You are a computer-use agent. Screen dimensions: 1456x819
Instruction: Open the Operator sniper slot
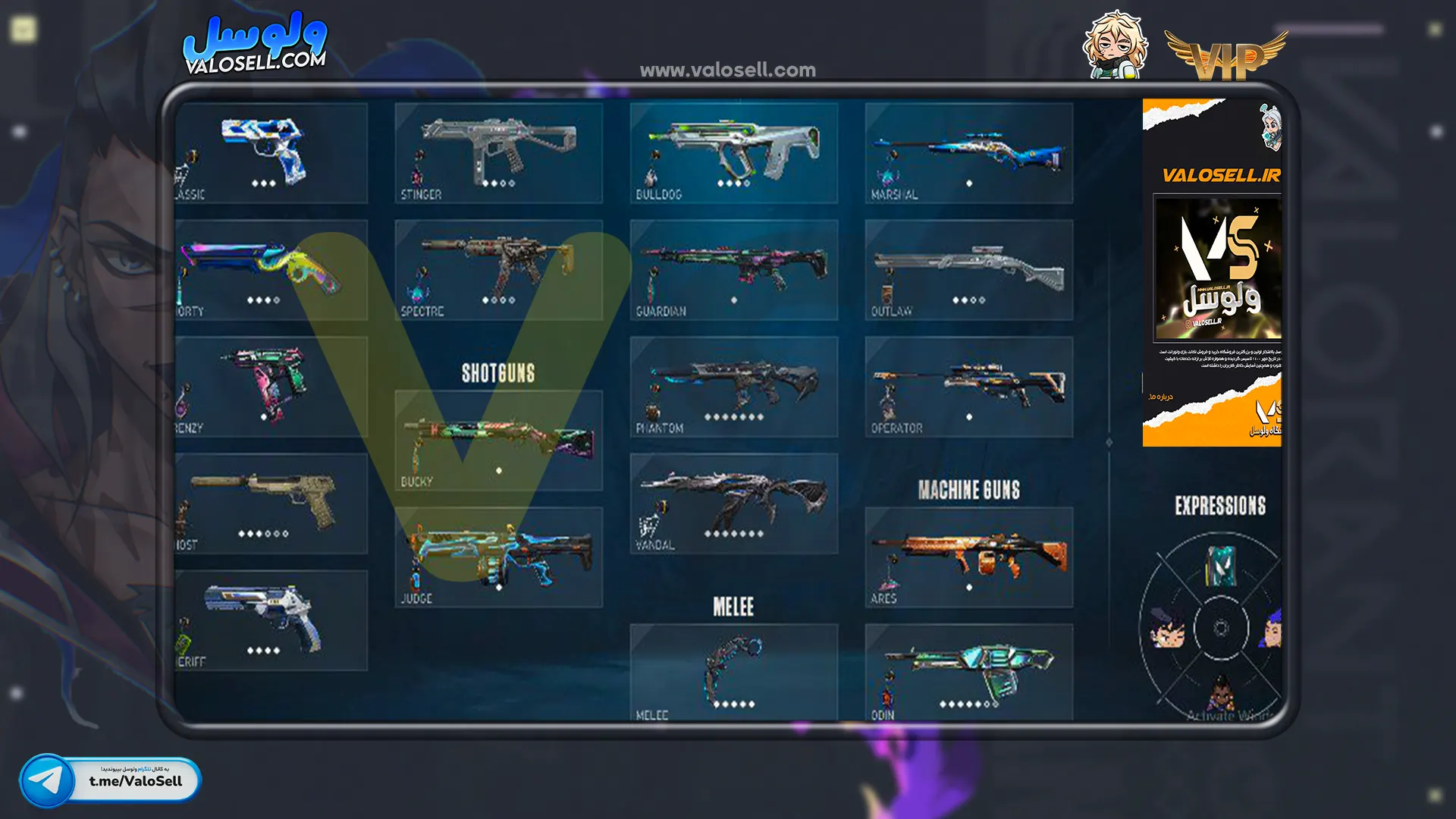click(x=968, y=387)
